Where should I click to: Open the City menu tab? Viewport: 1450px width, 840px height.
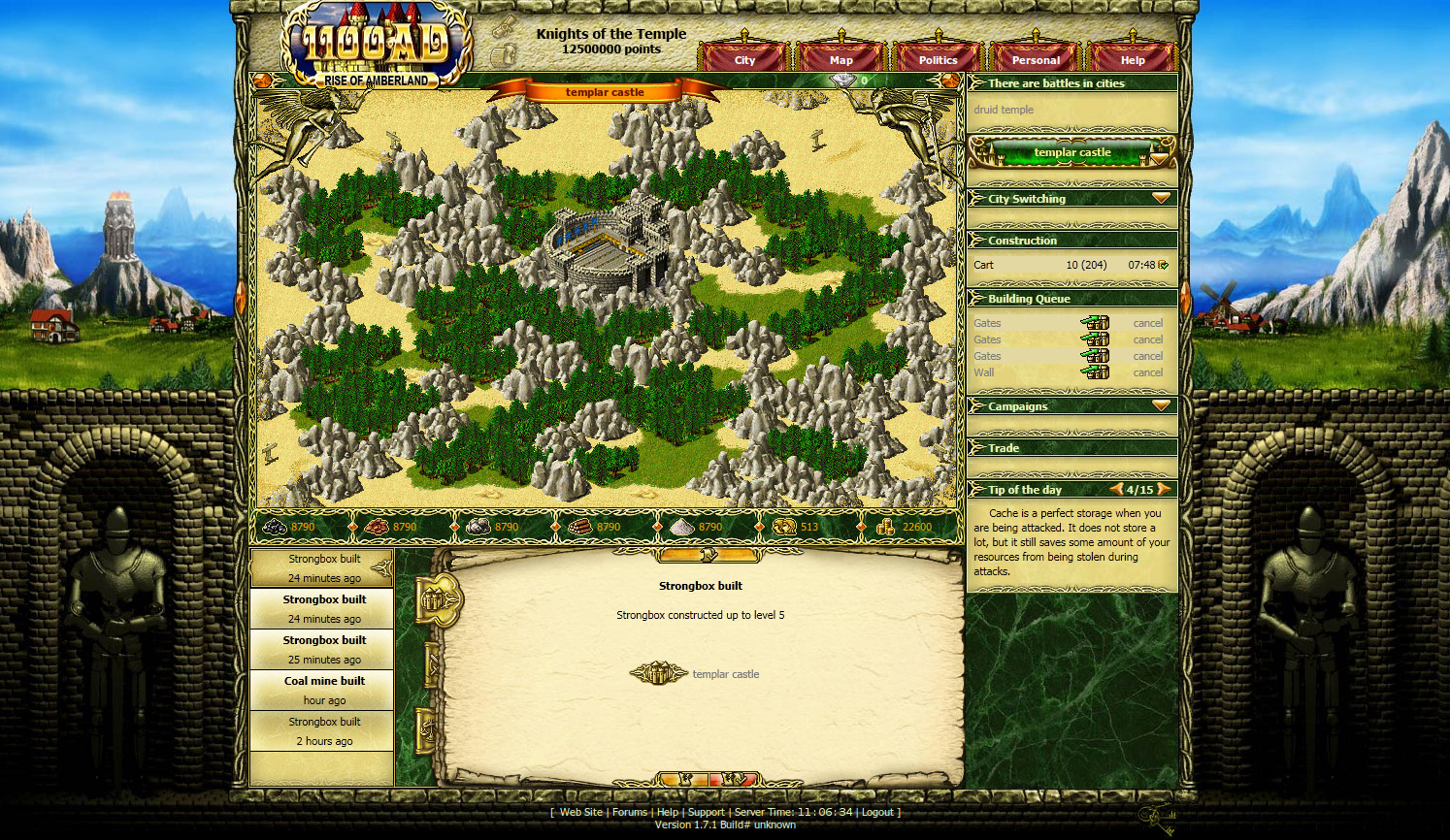[744, 60]
